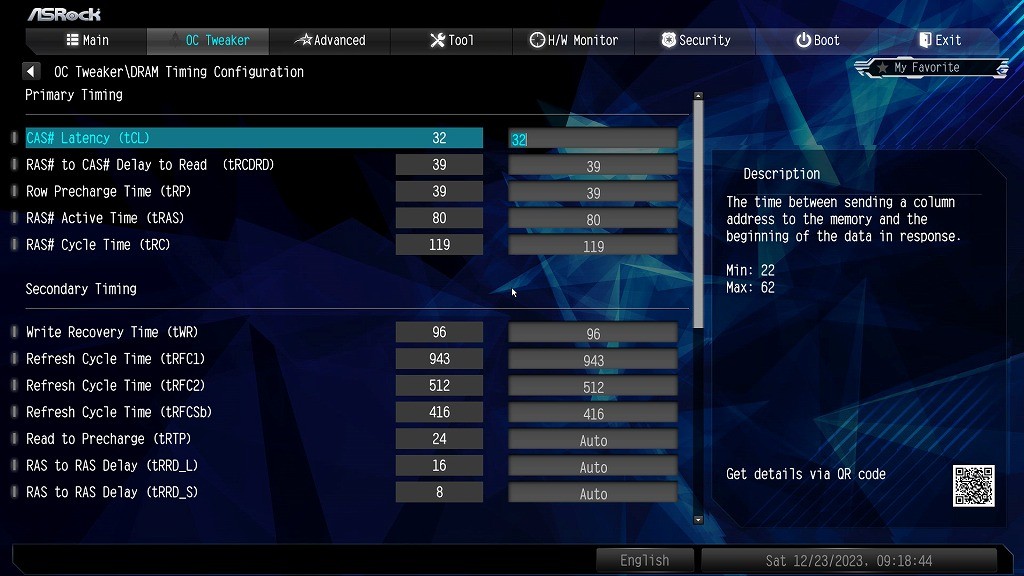Choose the RAS# Cycle Time (tRC) field
Screen dimensions: 1024x576
pos(593,246)
